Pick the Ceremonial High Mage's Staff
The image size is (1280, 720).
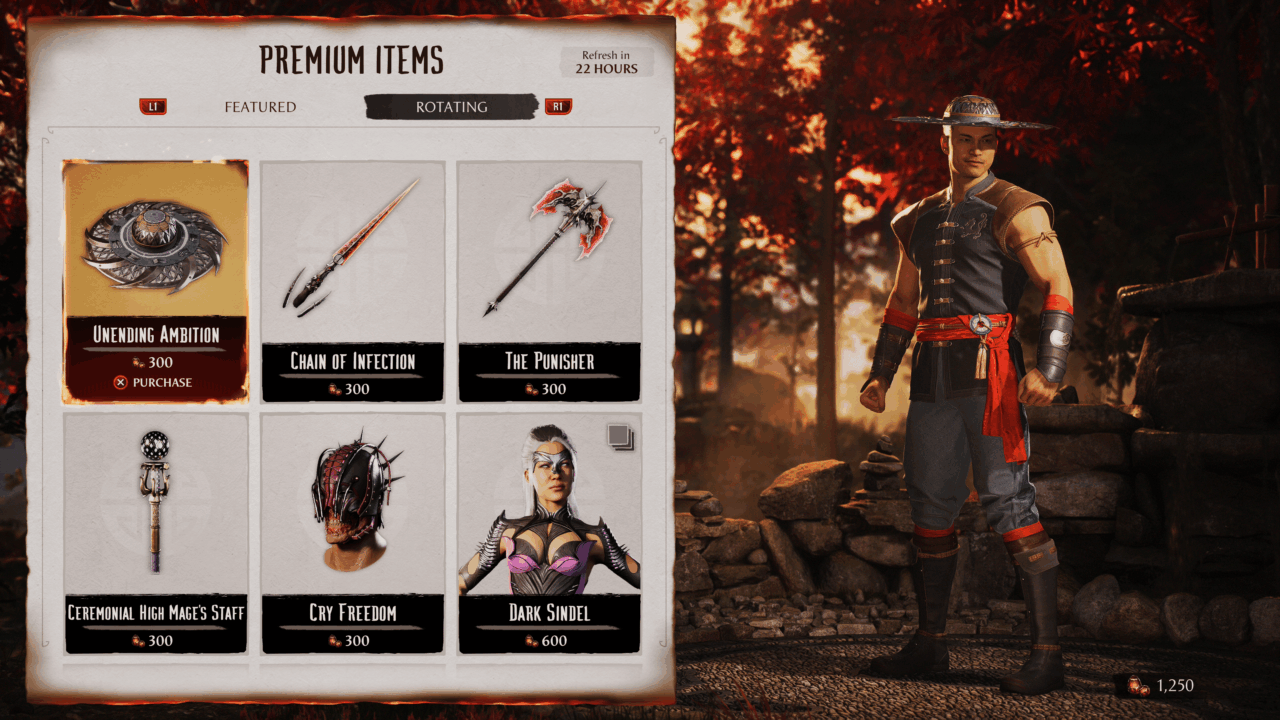click(155, 532)
